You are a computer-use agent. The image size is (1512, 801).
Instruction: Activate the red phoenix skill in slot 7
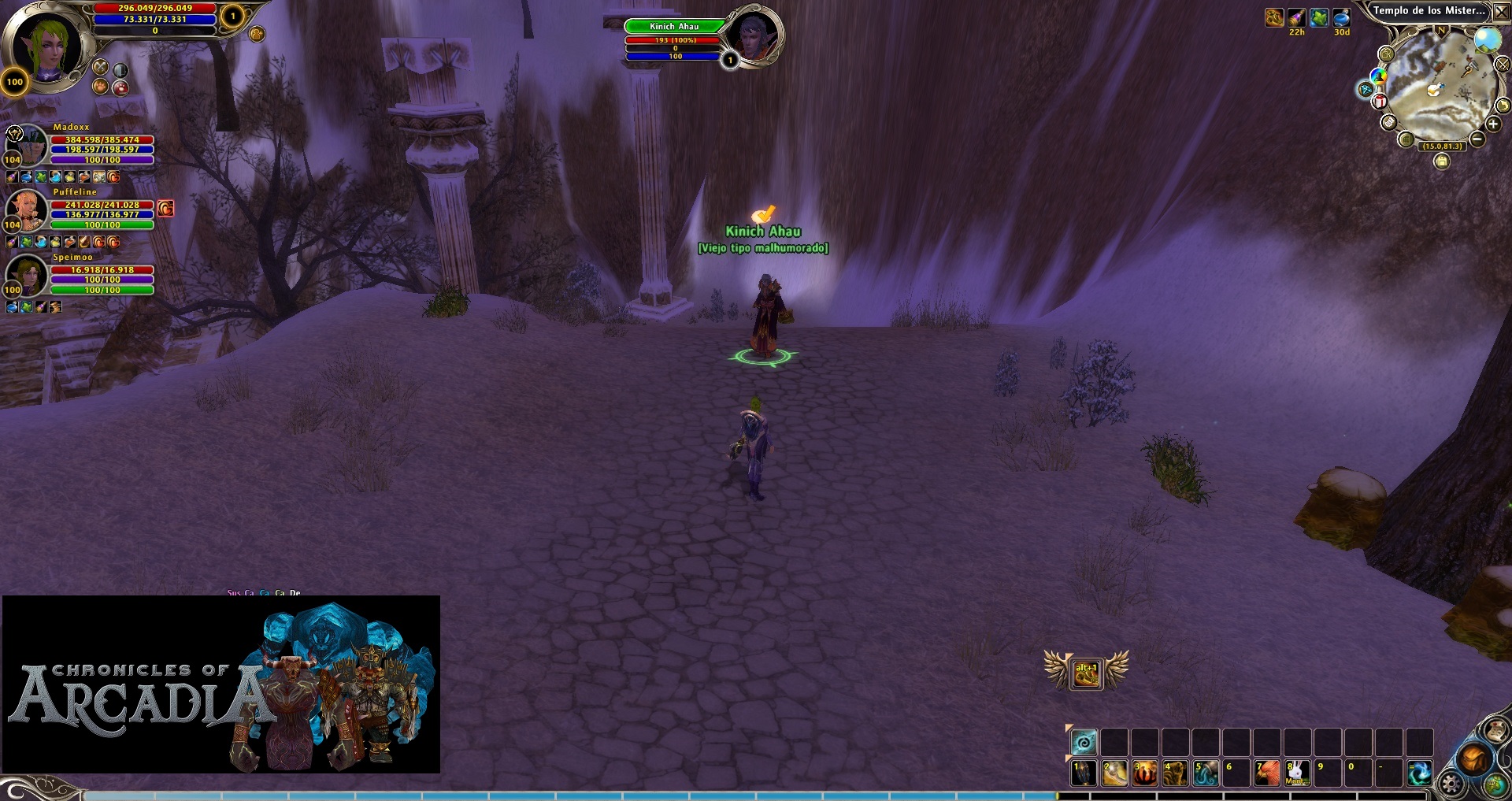[x=1266, y=773]
